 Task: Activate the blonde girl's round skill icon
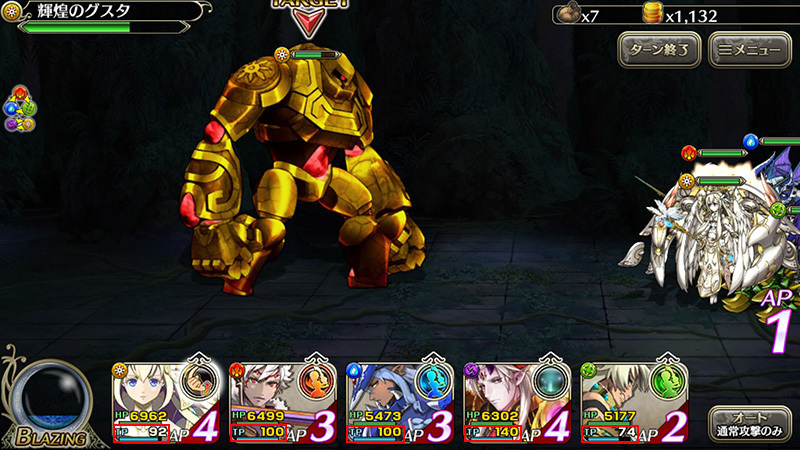click(203, 382)
